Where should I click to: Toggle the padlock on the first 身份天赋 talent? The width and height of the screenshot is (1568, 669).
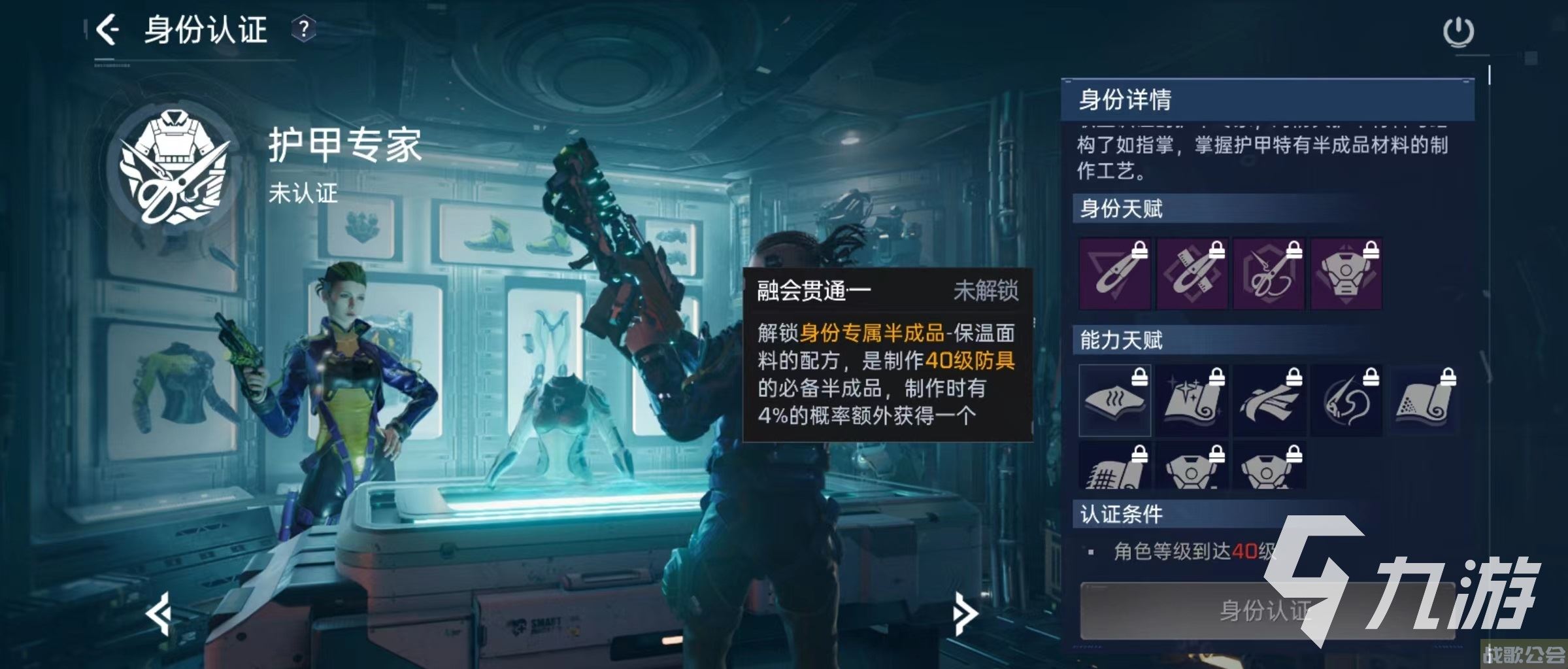1139,249
